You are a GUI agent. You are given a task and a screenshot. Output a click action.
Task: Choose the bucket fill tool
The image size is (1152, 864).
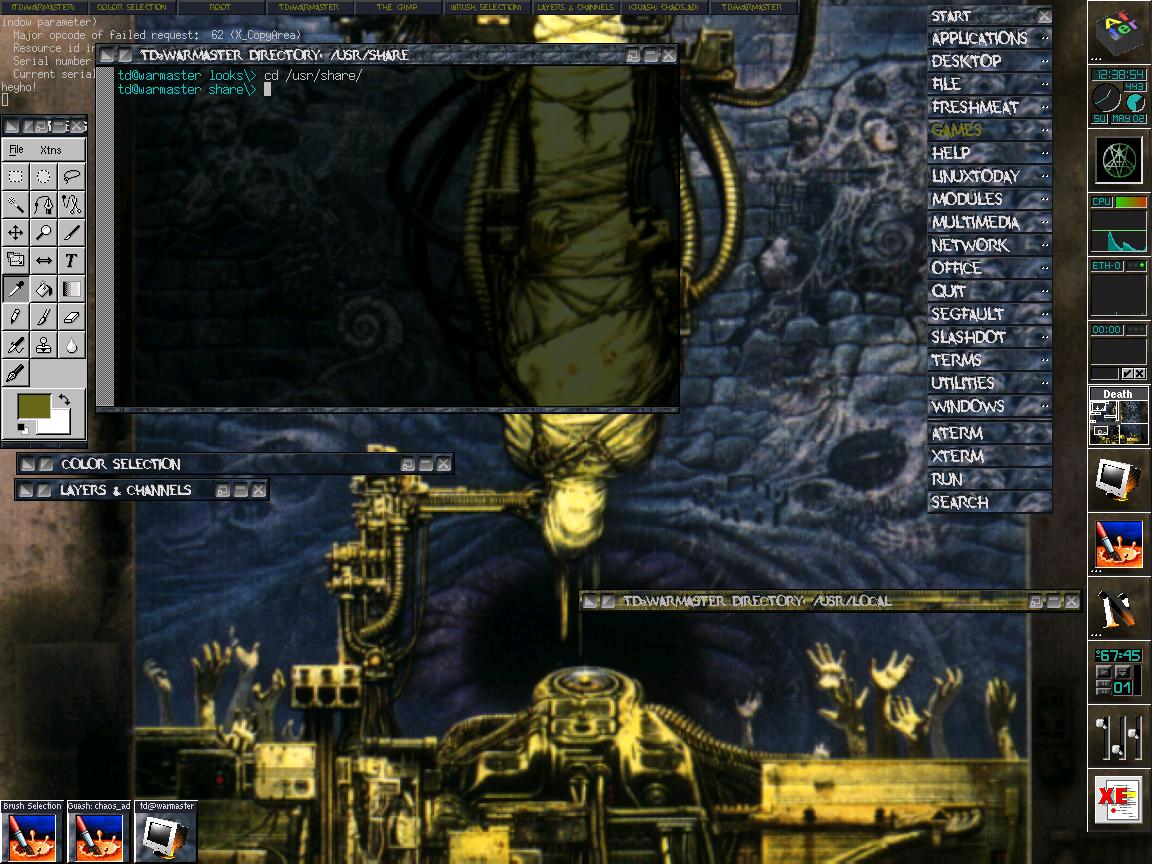(x=44, y=289)
